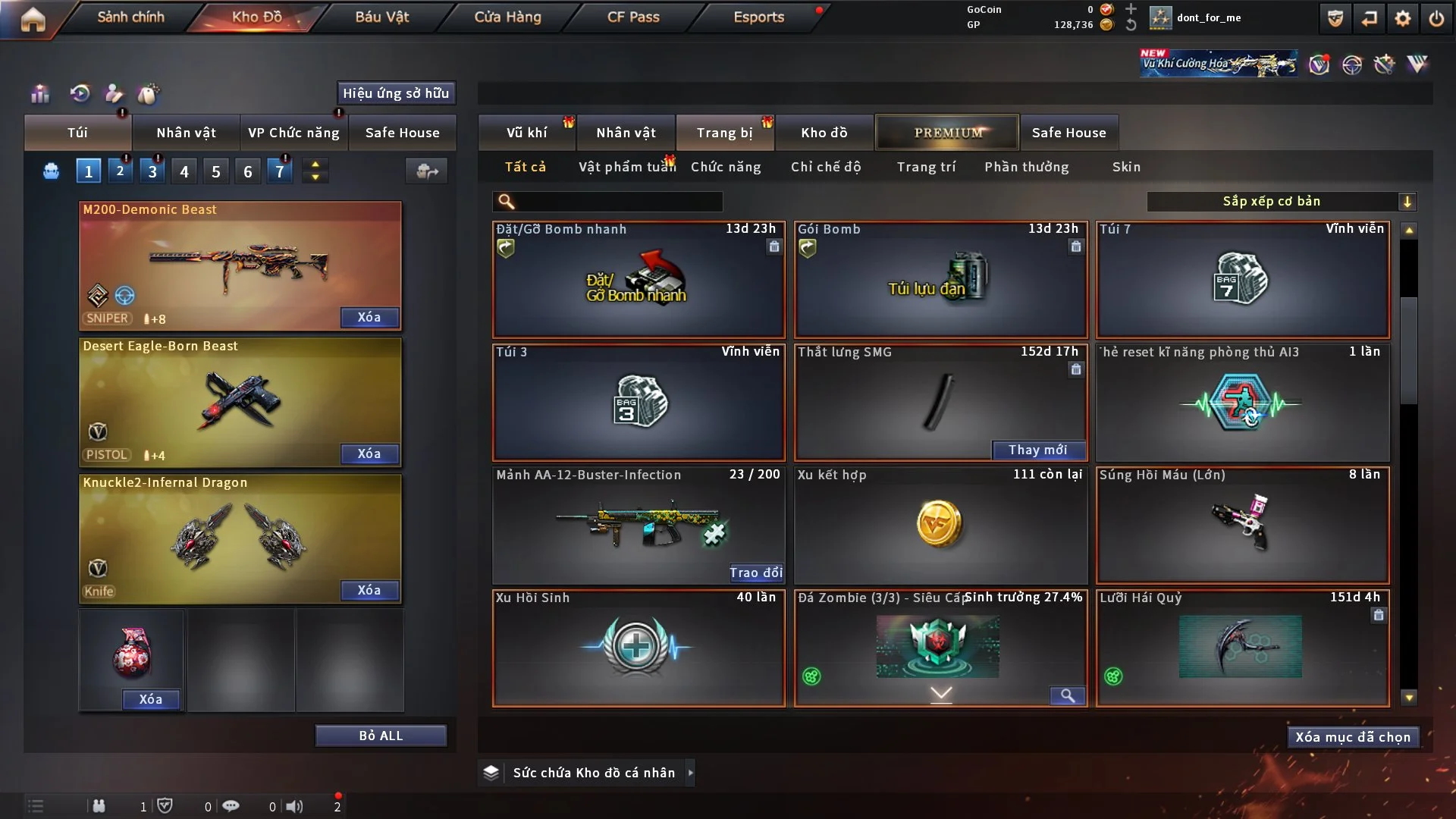Show the Chức năng filter category
1456x819 pixels.
point(725,167)
